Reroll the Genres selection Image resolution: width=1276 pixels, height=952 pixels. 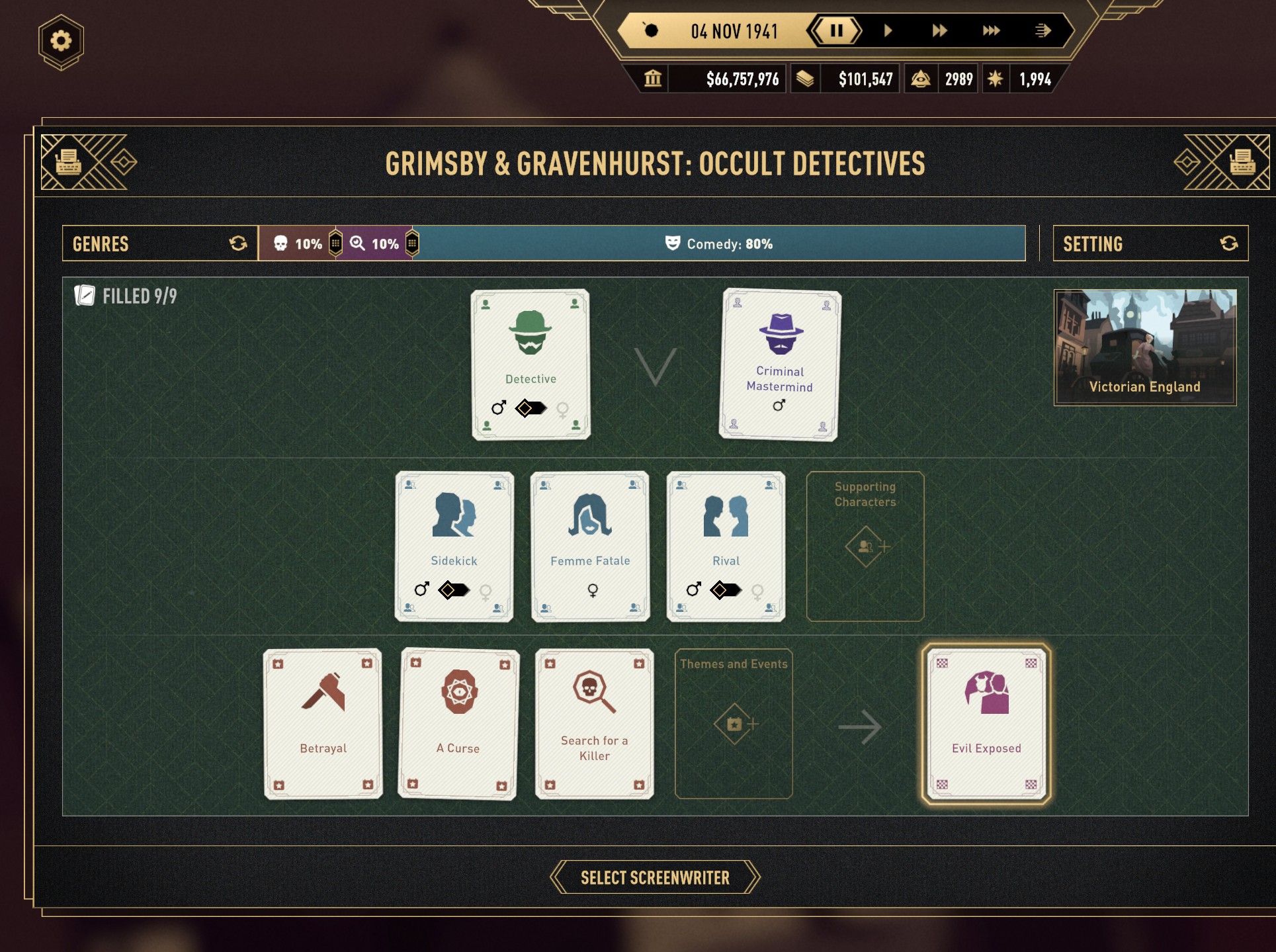pos(238,243)
